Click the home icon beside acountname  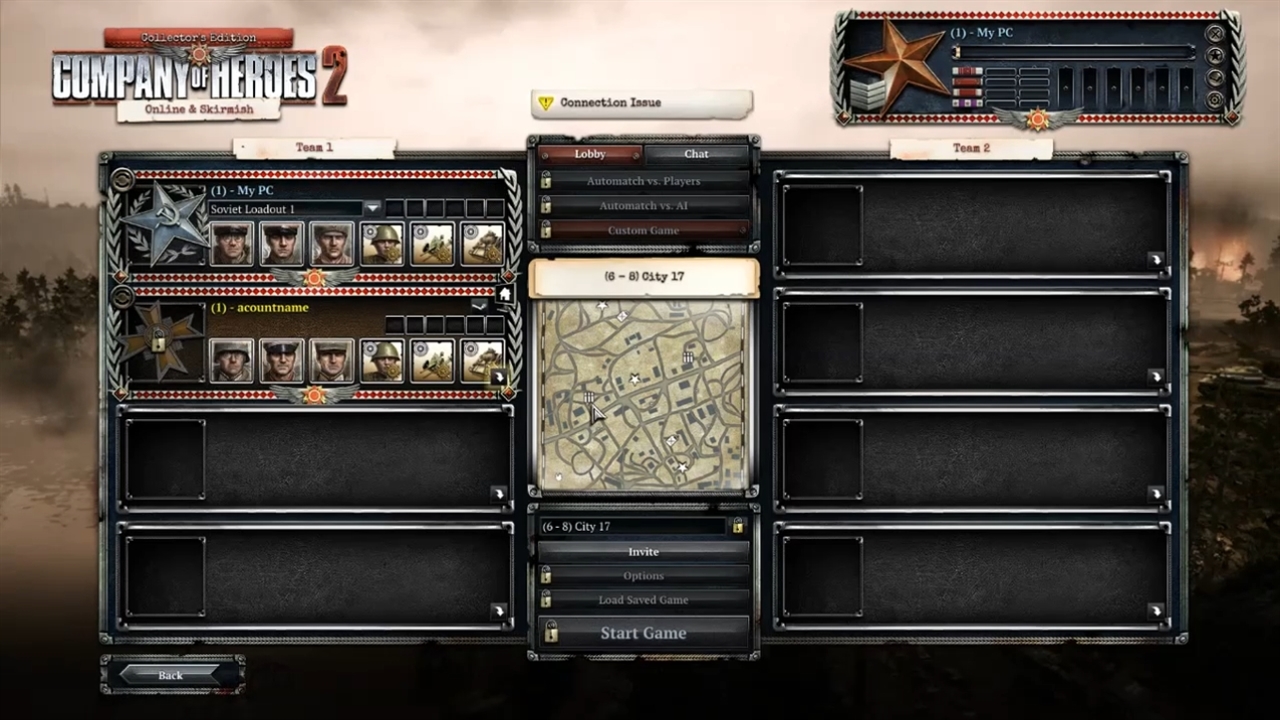(x=504, y=294)
